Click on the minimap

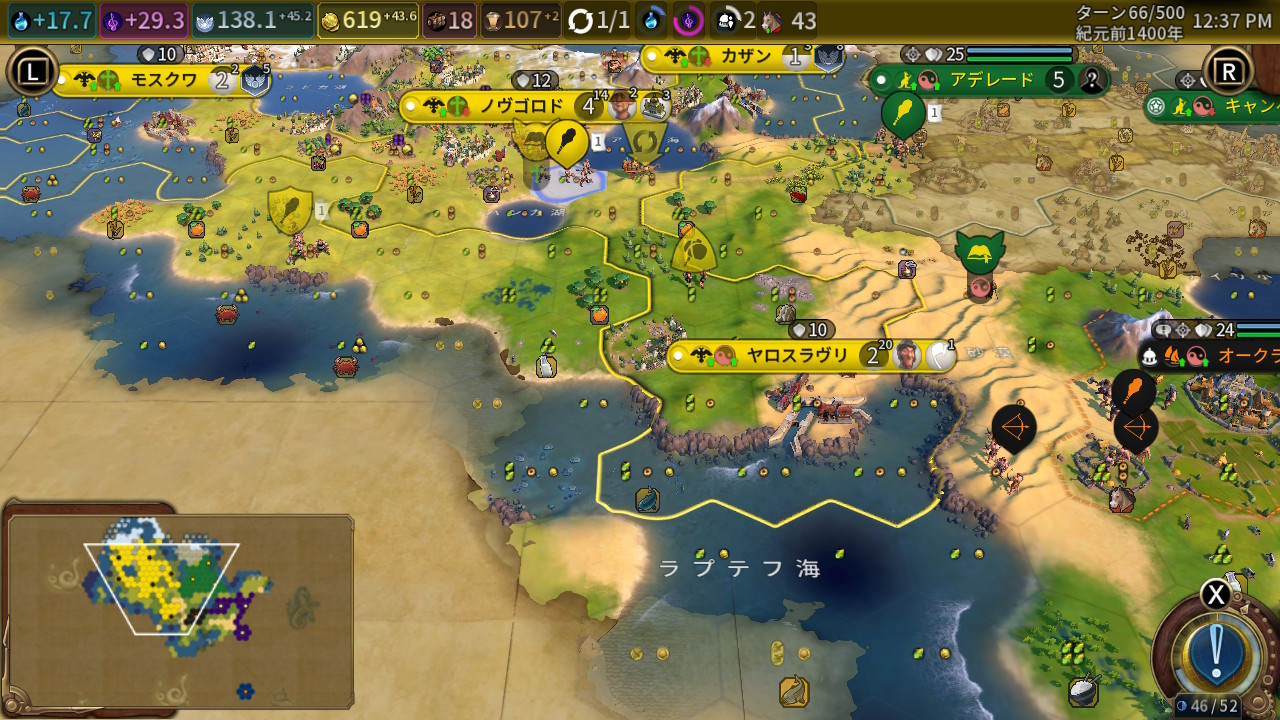180,610
